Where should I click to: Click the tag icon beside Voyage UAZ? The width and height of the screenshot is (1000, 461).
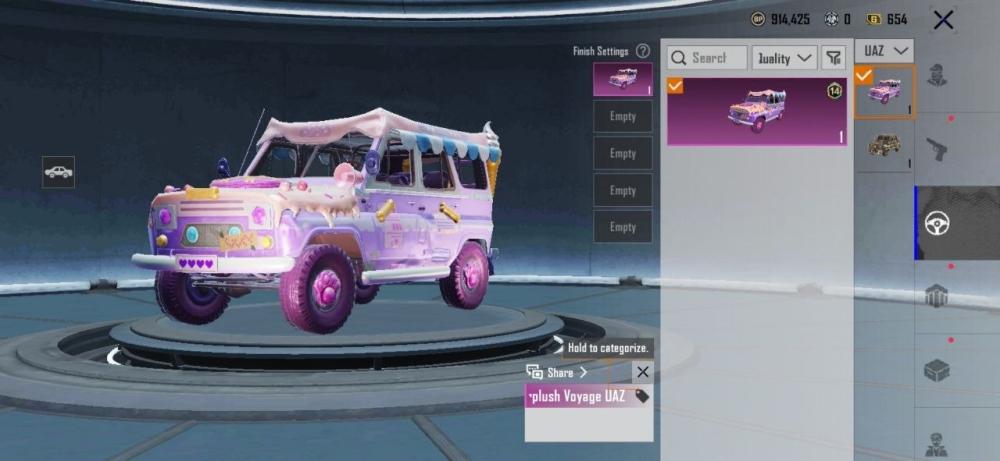641,396
